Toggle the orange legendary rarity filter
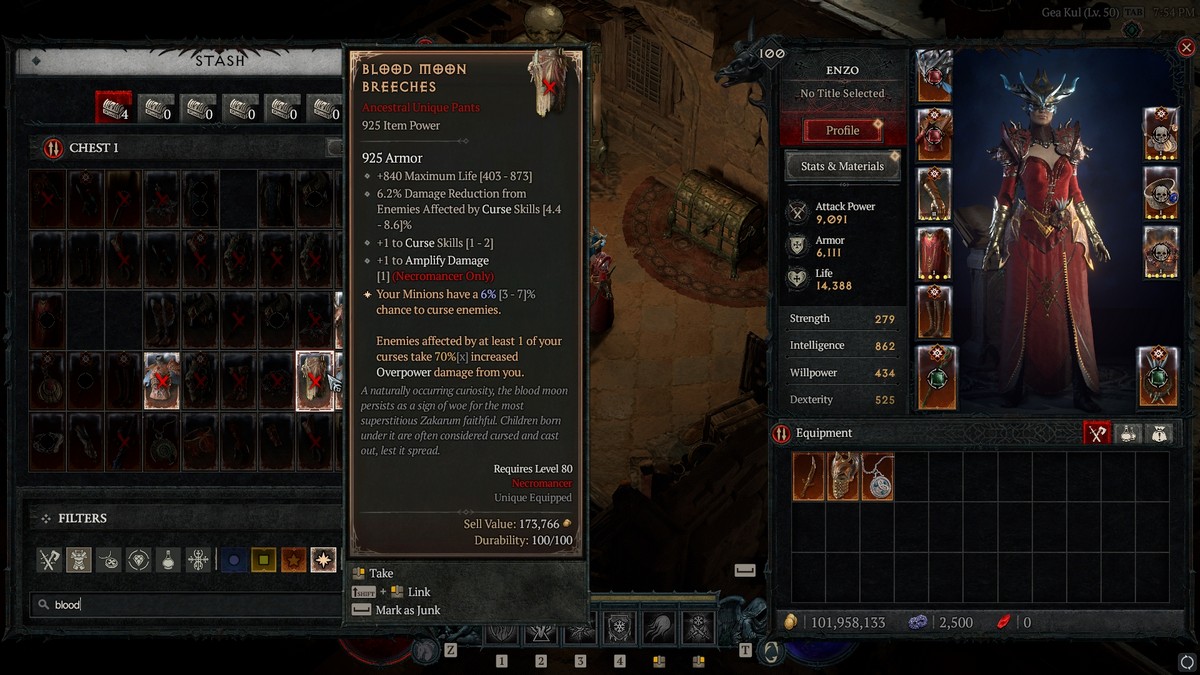Image resolution: width=1200 pixels, height=675 pixels. (293, 560)
